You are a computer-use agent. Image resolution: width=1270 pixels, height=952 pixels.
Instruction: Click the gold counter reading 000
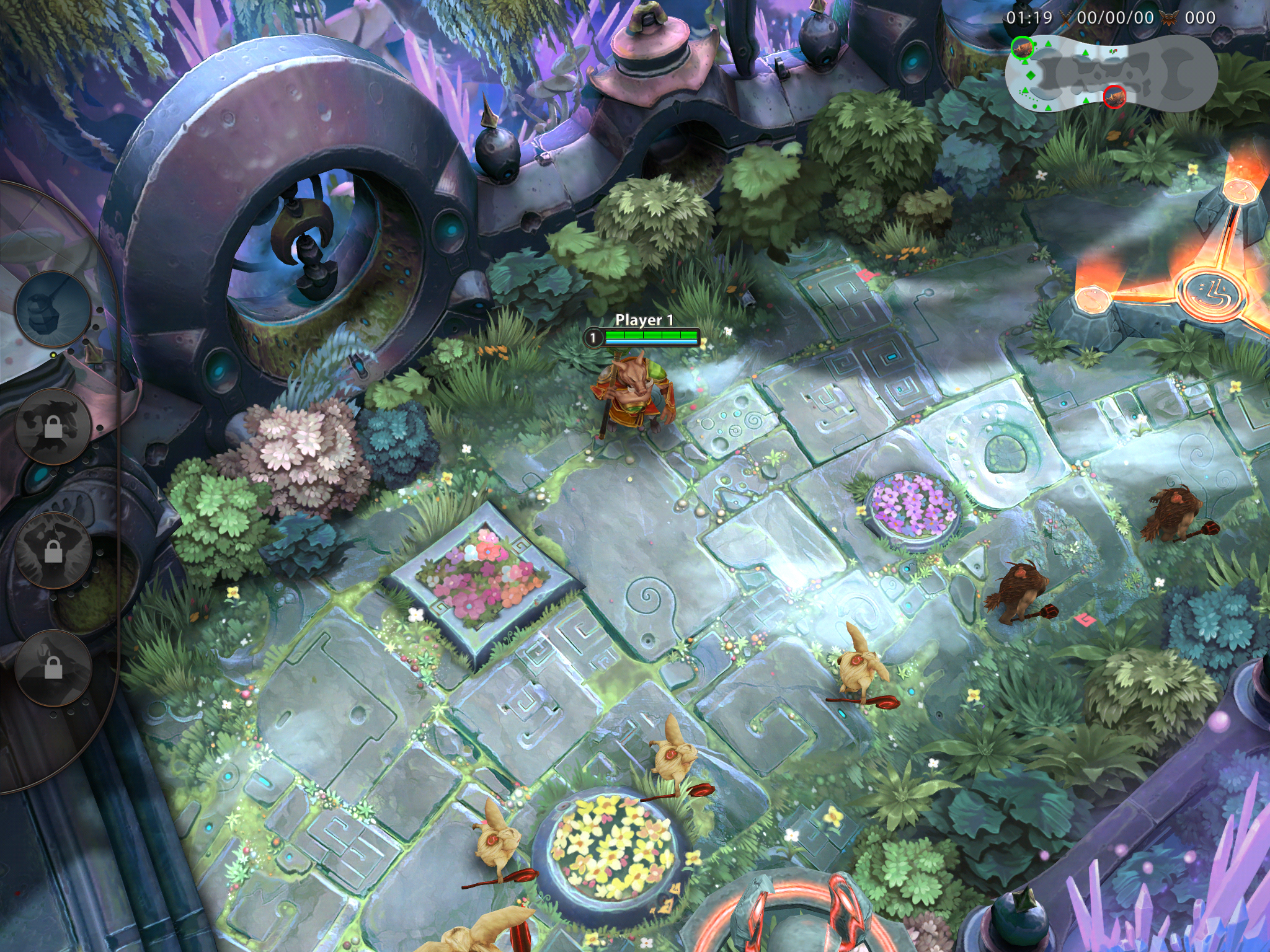pos(1200,17)
